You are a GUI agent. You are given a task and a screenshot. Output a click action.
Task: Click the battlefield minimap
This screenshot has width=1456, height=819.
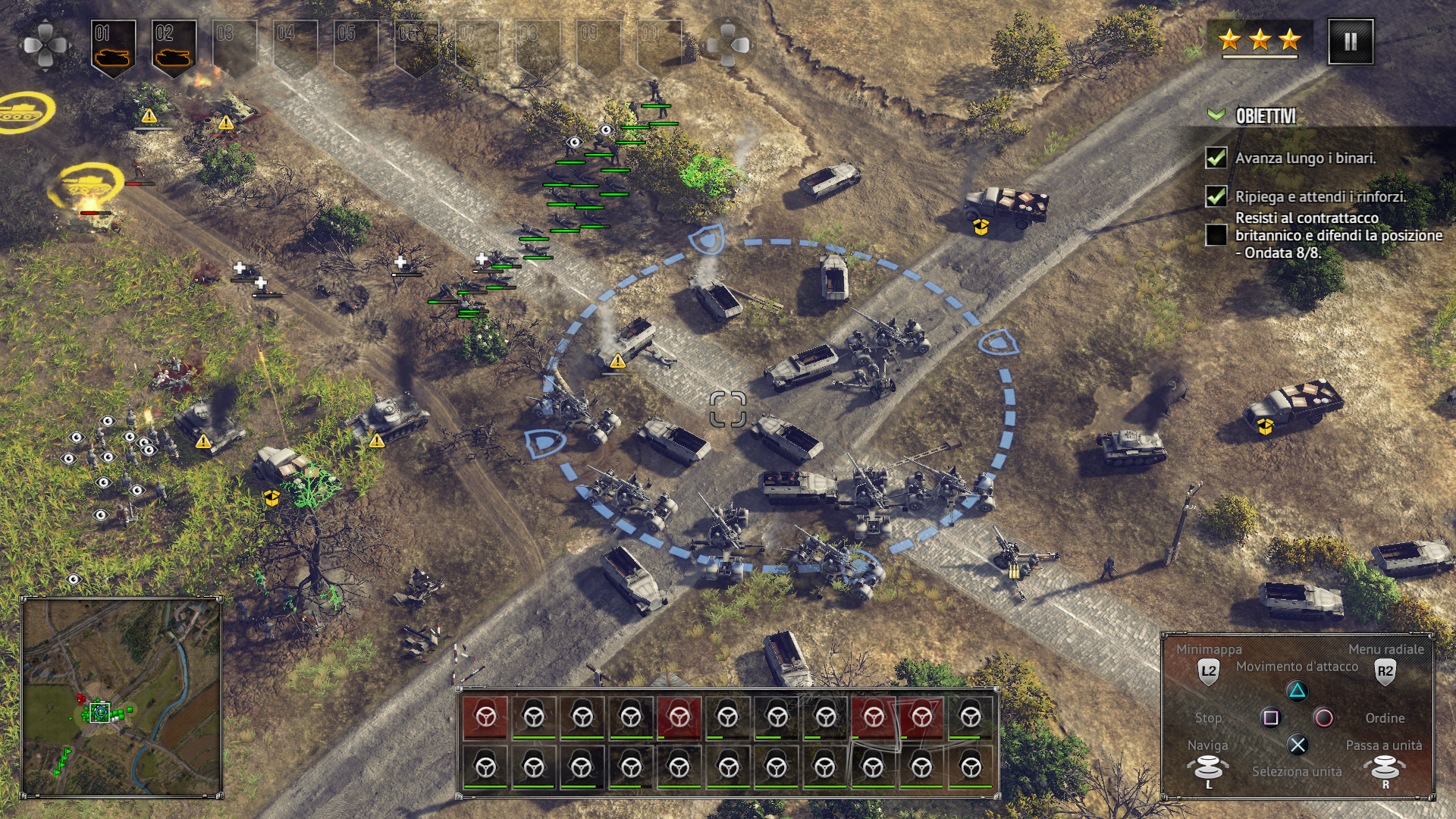tap(121, 697)
